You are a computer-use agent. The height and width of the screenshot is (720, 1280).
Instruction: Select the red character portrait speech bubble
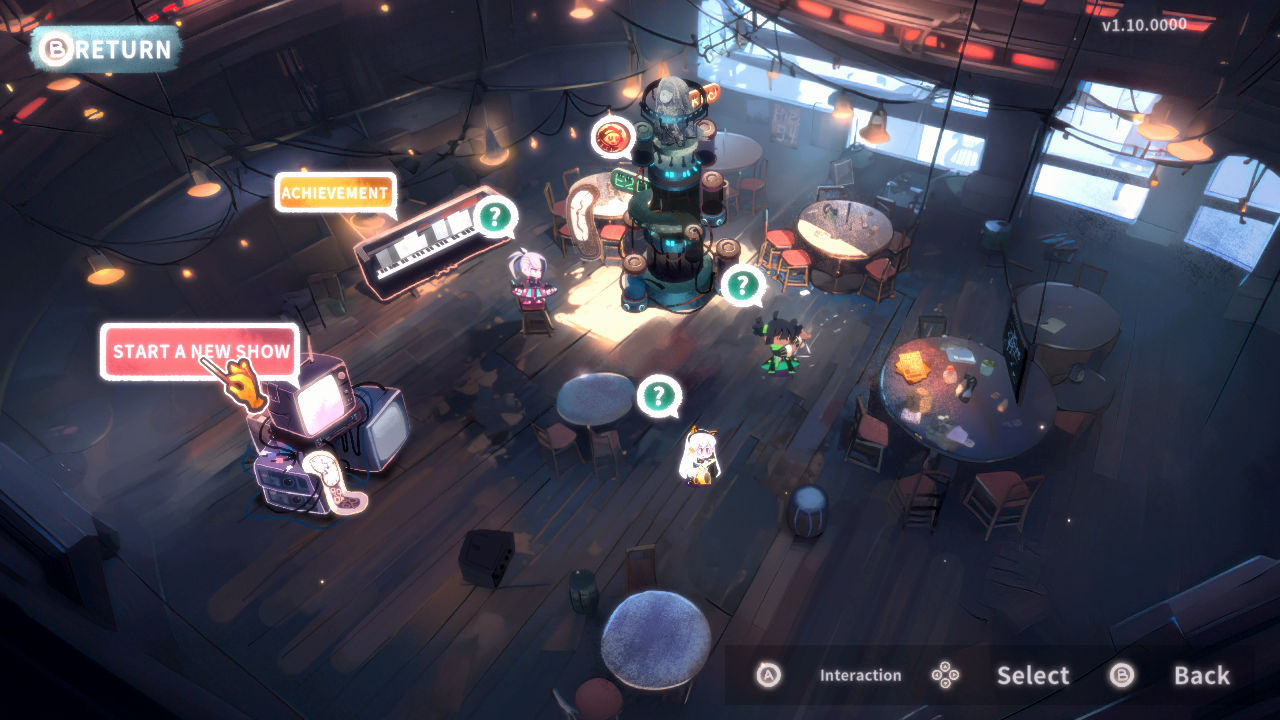pyautogui.click(x=614, y=136)
